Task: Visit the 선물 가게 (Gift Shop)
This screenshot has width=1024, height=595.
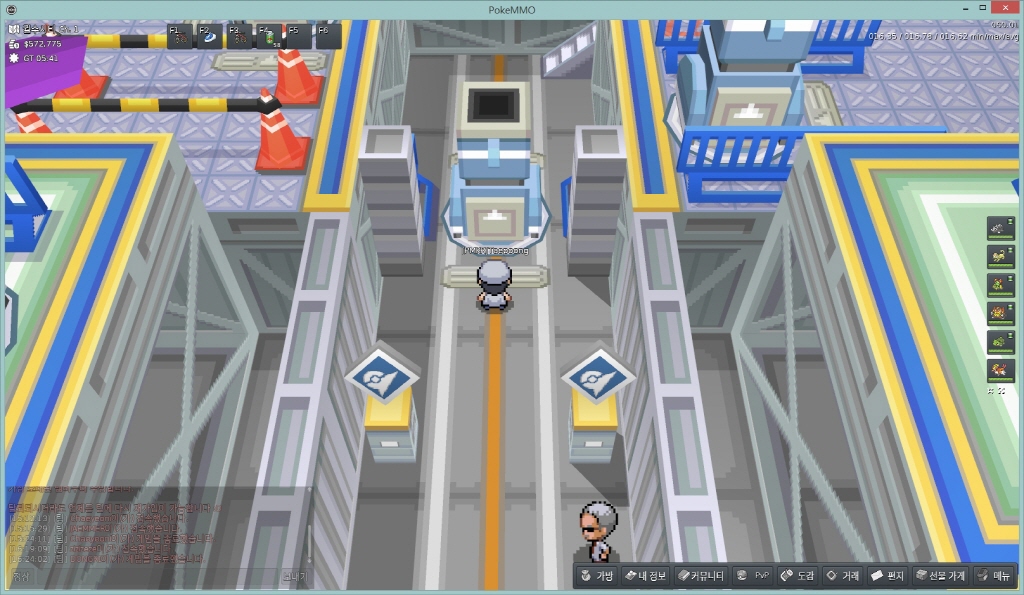Action: (x=940, y=576)
